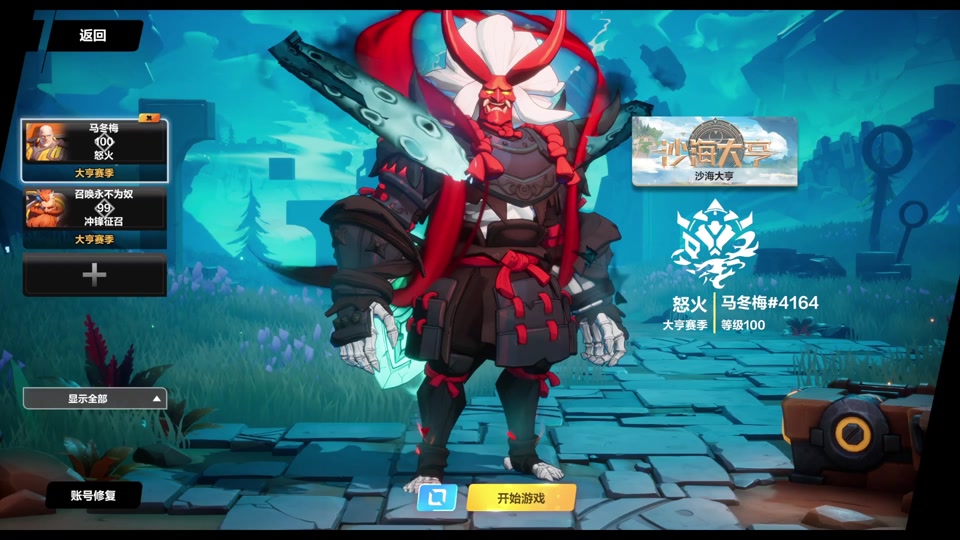Select the 马冬梅 level 100 character
Screen dimensions: 960x540
click(95, 149)
